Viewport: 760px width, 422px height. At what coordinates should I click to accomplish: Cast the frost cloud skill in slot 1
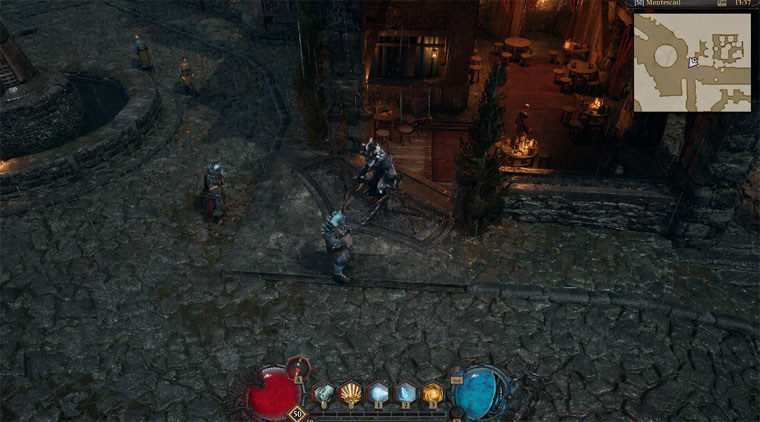pos(378,392)
